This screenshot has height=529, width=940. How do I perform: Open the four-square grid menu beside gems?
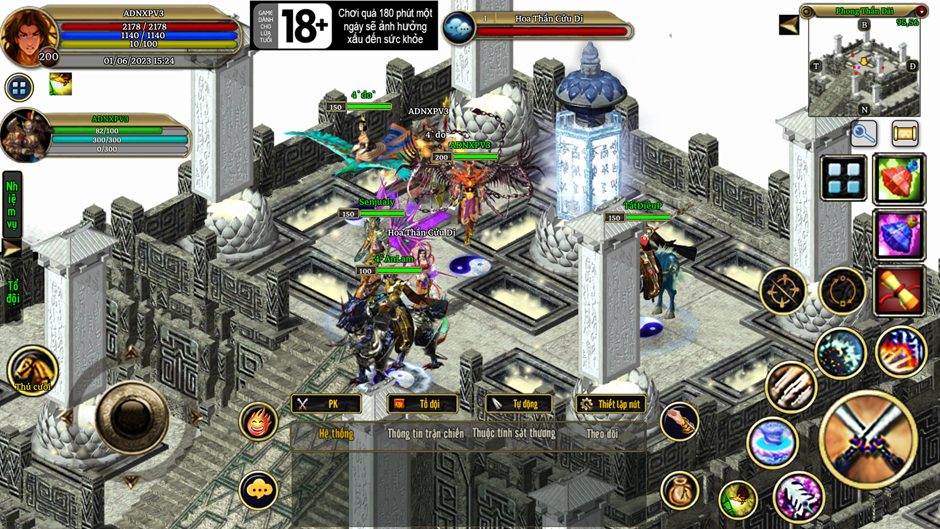[x=844, y=178]
